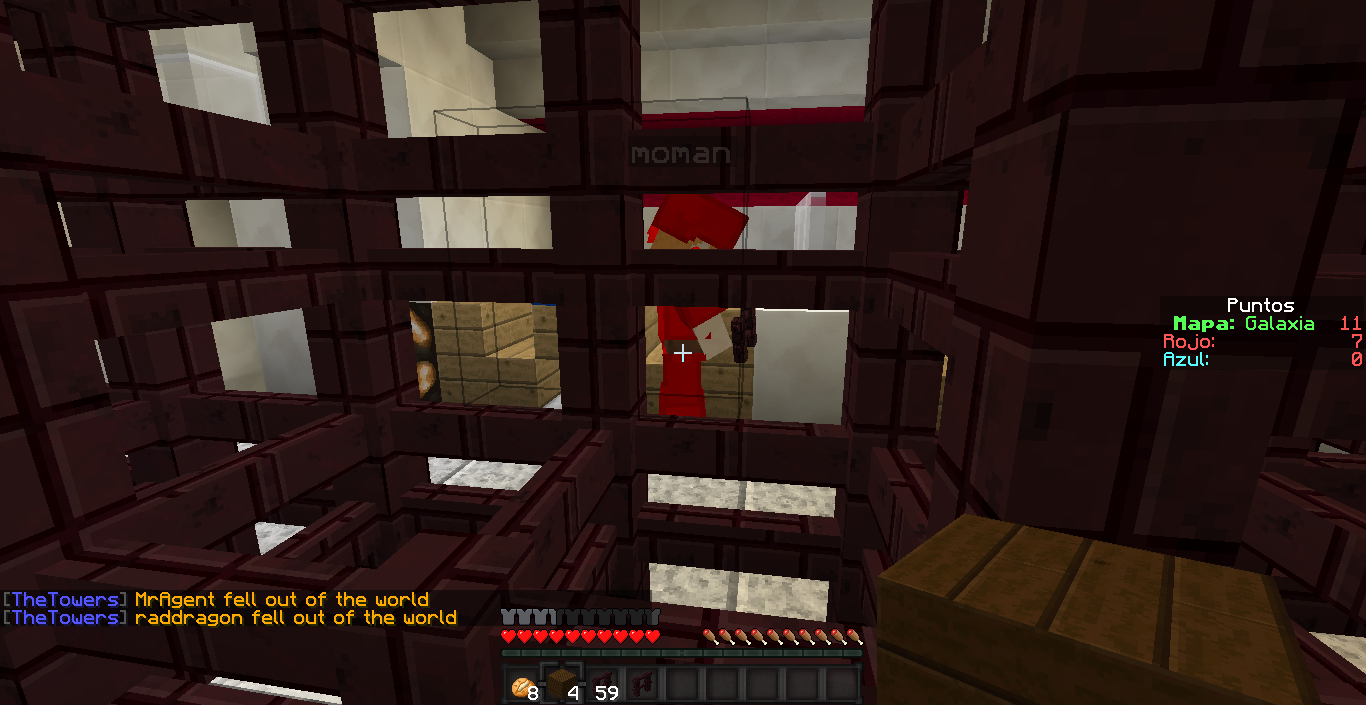
Task: Pick the single nether brick fence slot
Action: (642, 684)
